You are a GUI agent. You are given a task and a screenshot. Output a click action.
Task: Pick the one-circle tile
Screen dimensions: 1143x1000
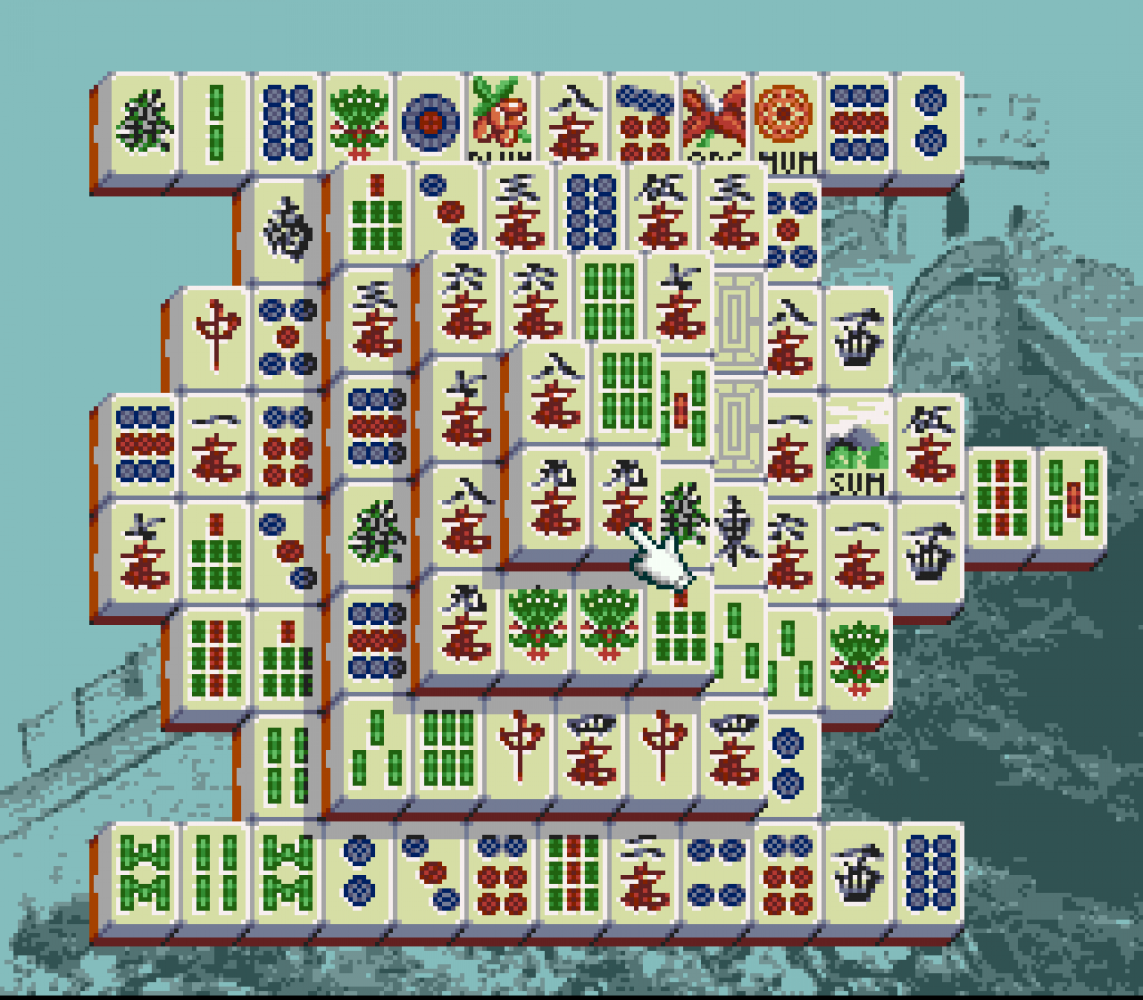click(x=430, y=121)
